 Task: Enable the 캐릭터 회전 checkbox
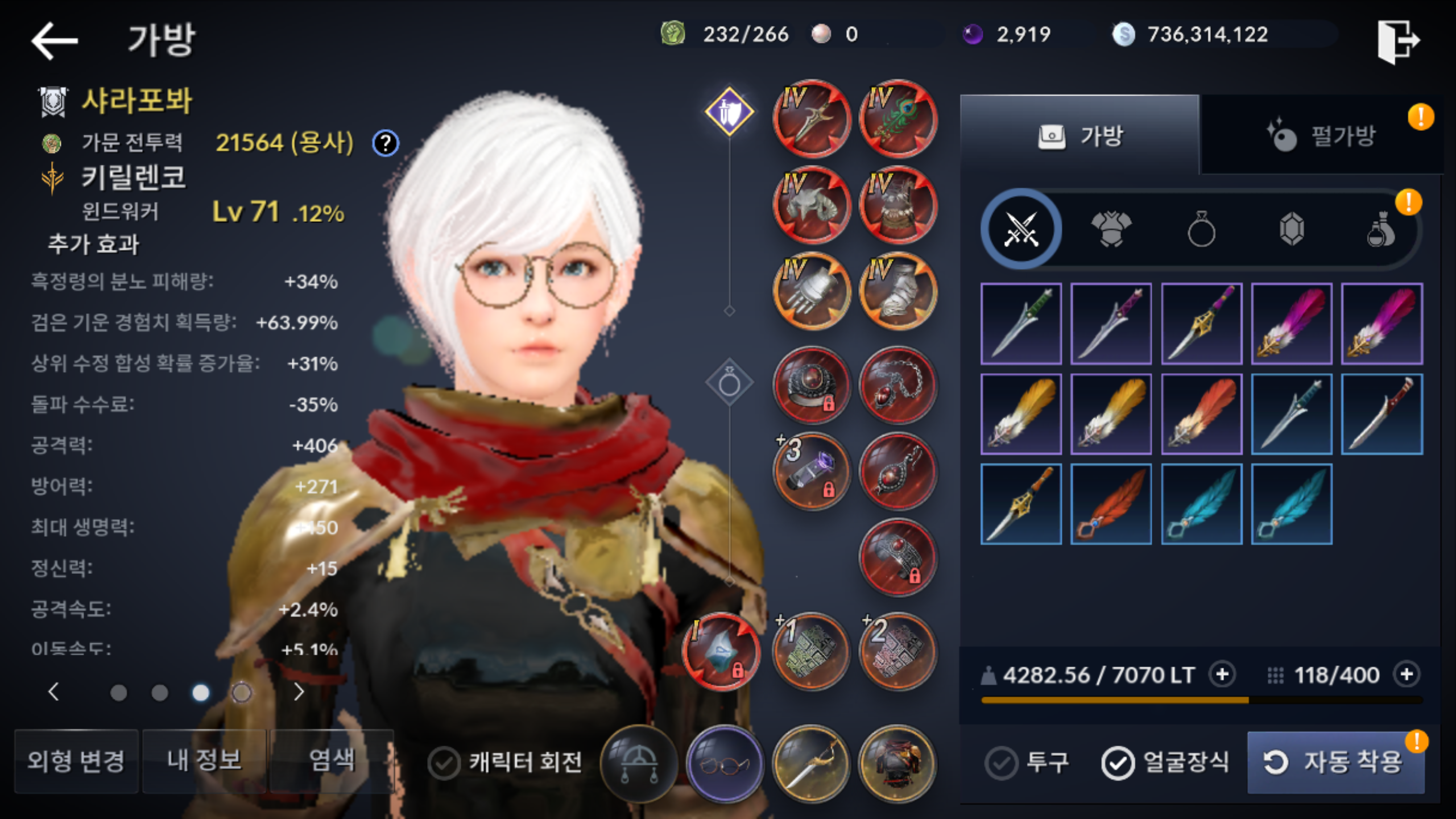click(444, 763)
